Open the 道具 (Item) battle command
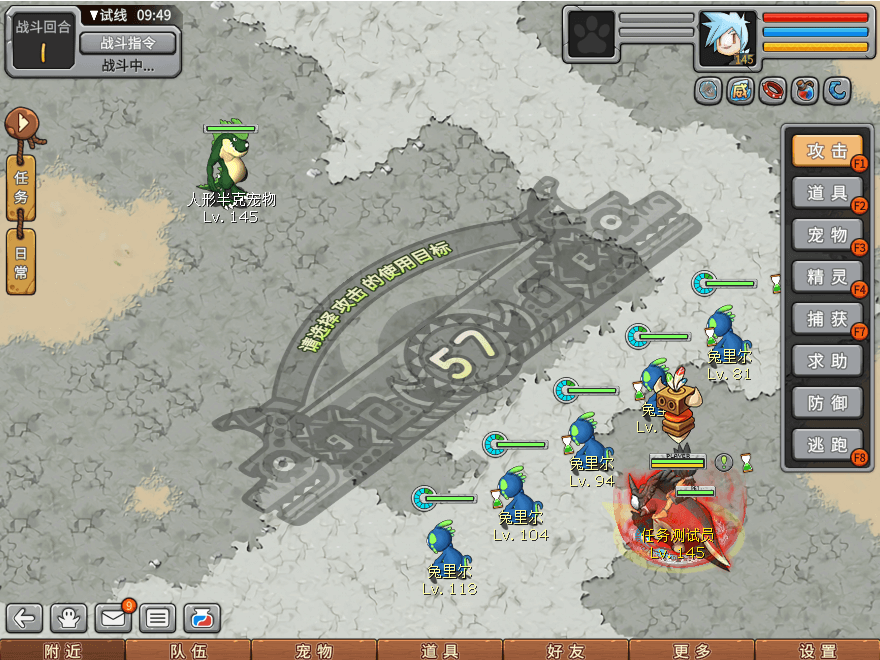 coord(827,193)
